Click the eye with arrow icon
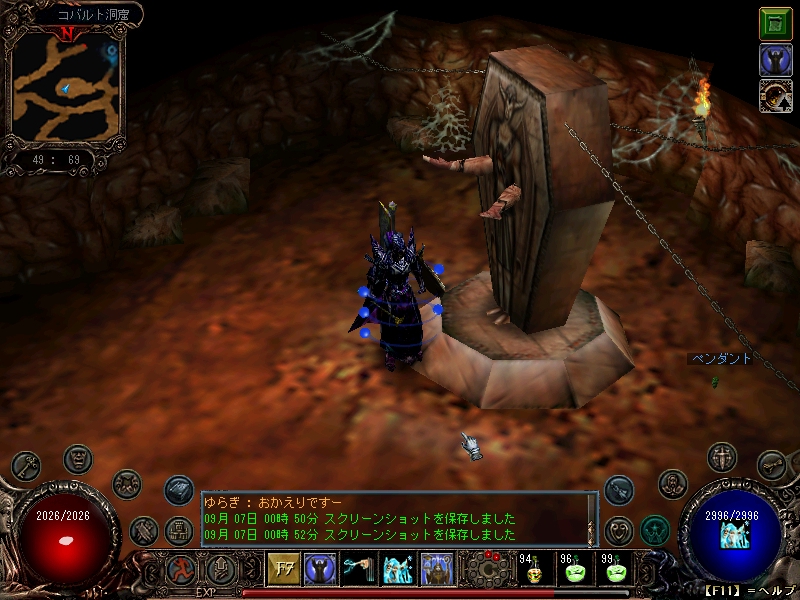The image size is (800, 600). point(775,96)
